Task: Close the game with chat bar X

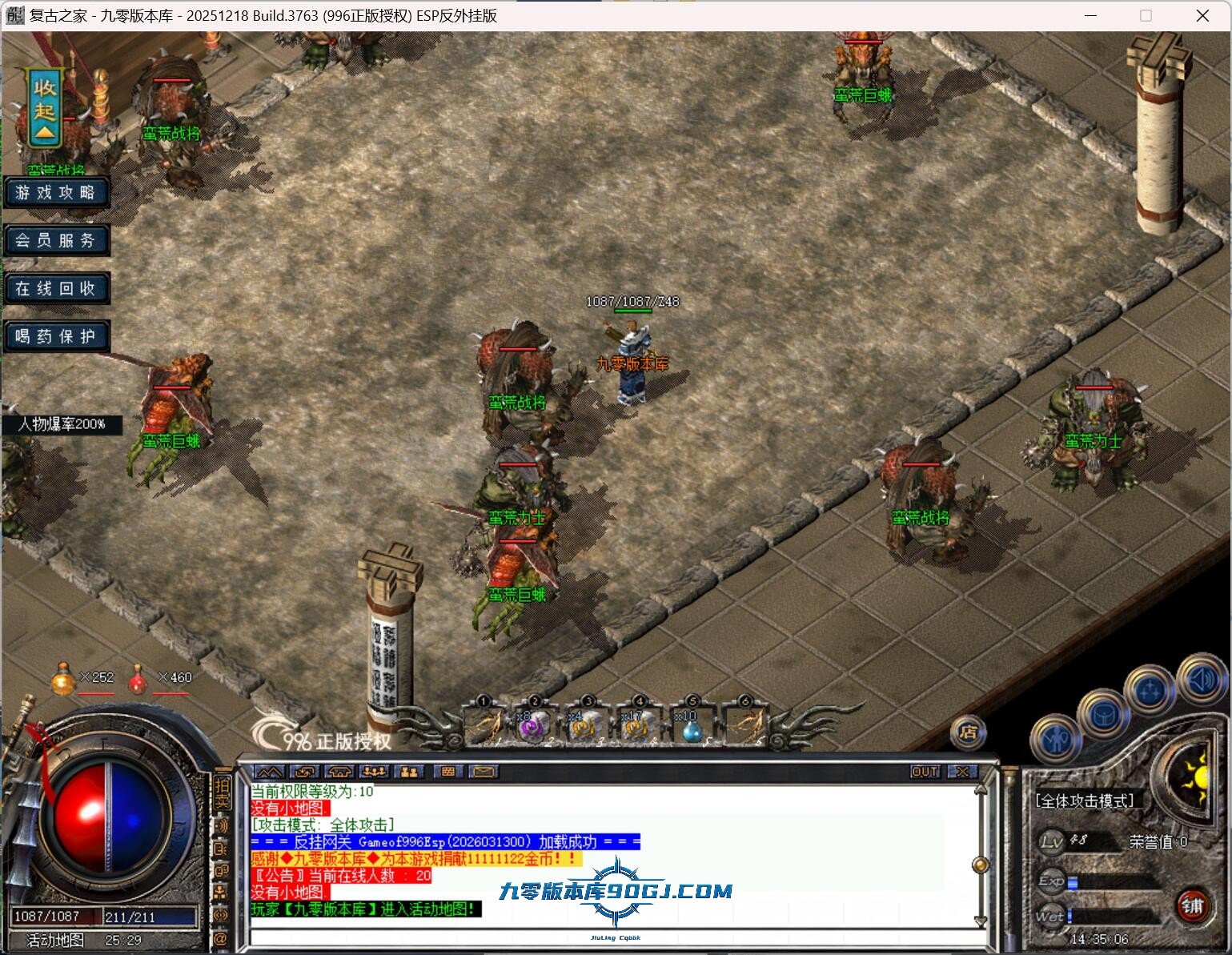Action: tap(962, 772)
